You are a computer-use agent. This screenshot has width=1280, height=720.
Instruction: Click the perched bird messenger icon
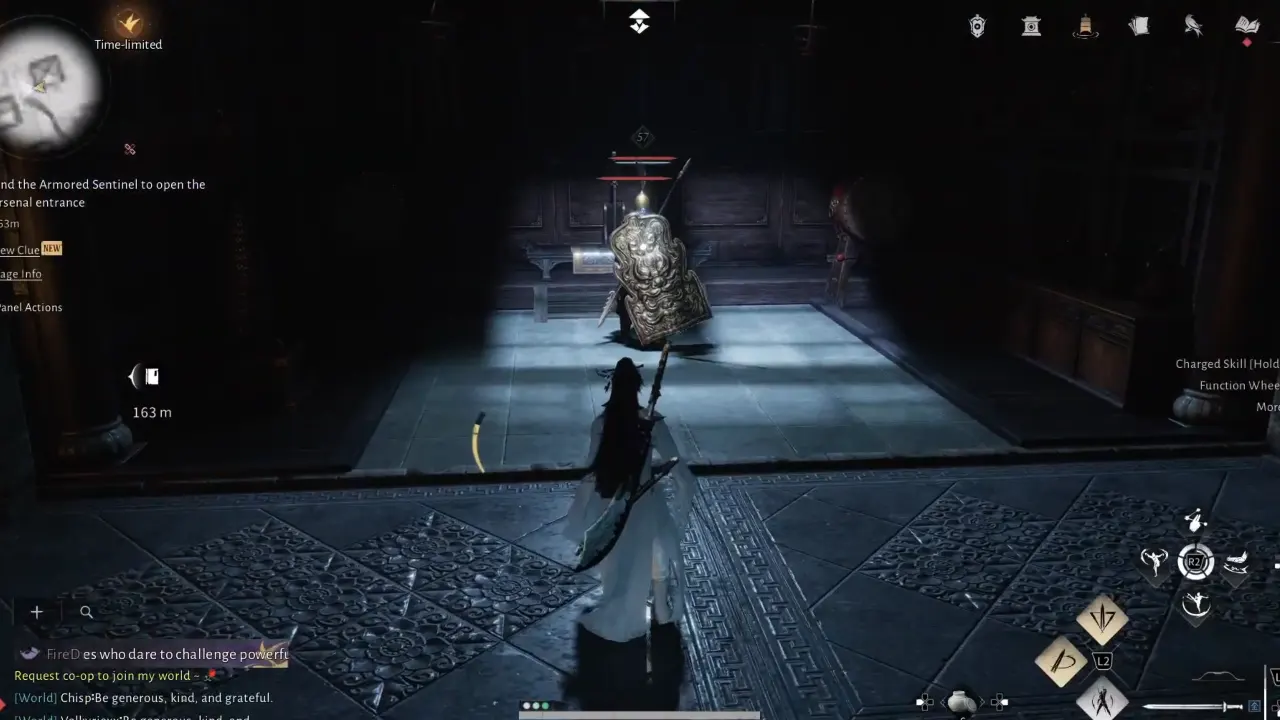click(x=1193, y=26)
